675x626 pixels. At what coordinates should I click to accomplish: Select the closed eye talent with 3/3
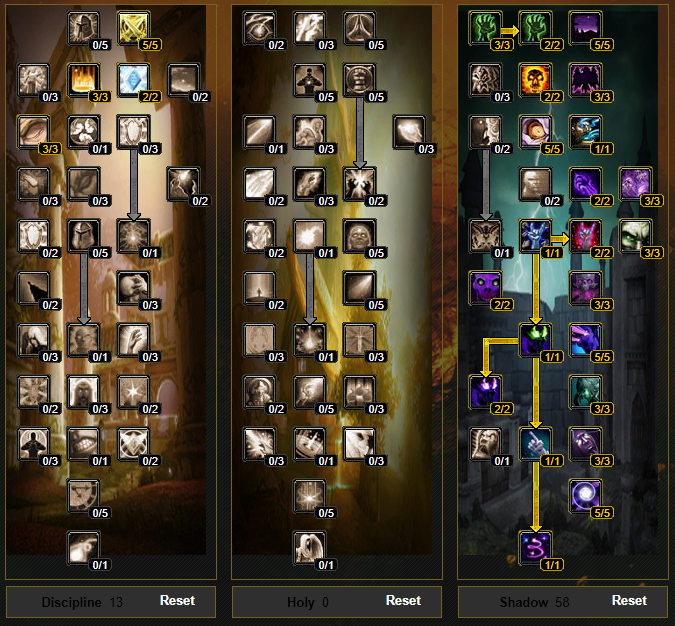click(x=35, y=133)
